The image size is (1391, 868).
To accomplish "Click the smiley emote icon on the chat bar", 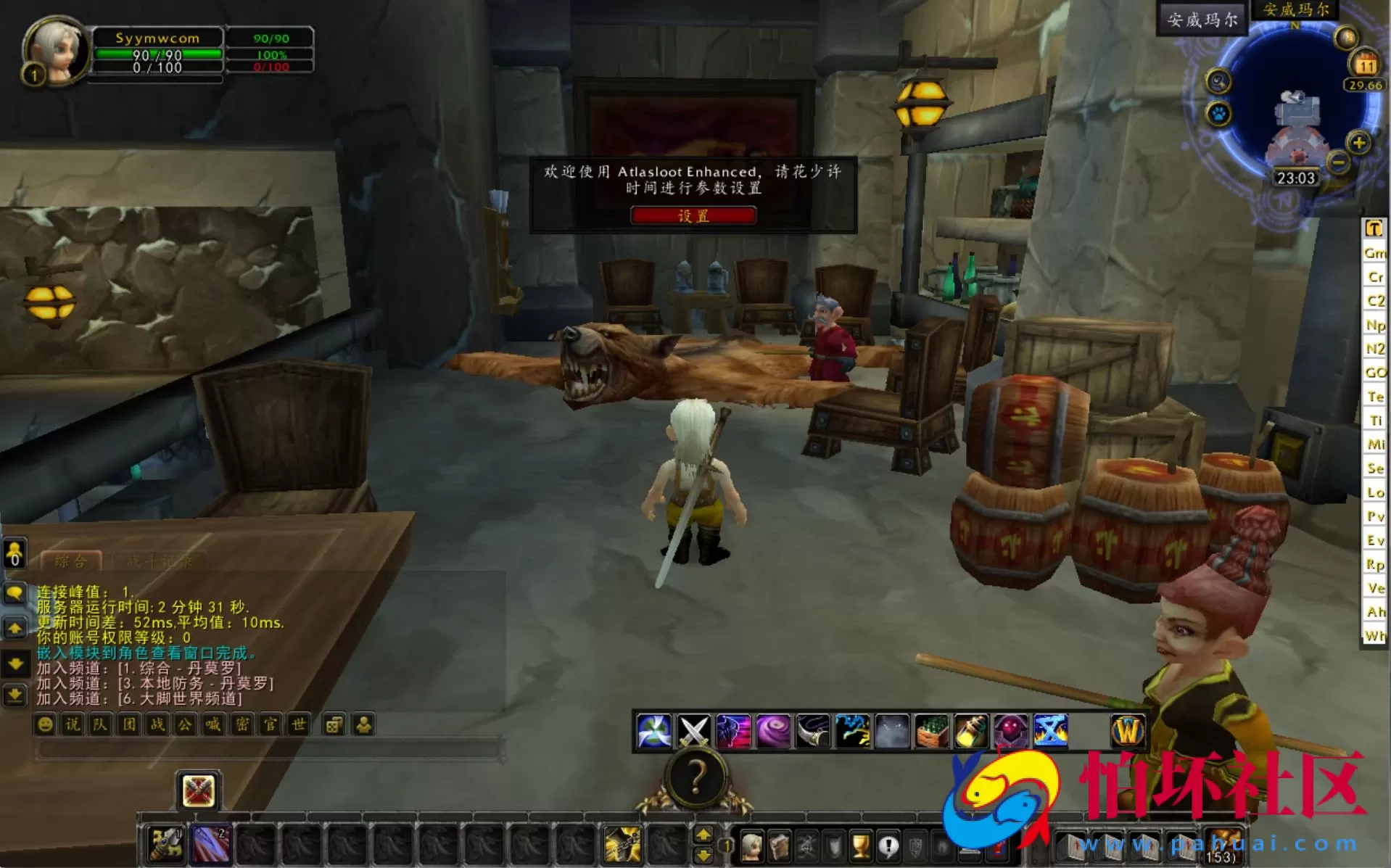I will pyautogui.click(x=45, y=725).
